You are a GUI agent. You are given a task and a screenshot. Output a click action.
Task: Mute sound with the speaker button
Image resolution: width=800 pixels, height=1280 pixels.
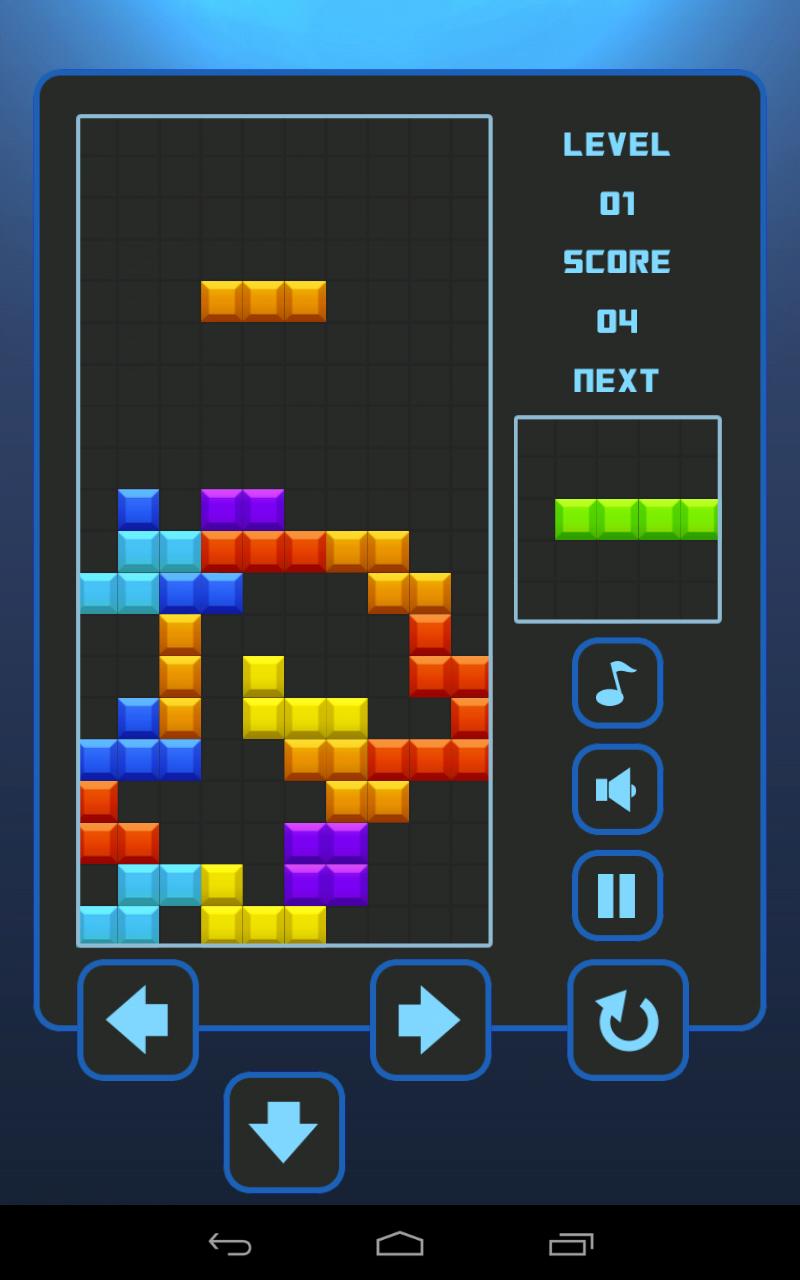click(617, 789)
